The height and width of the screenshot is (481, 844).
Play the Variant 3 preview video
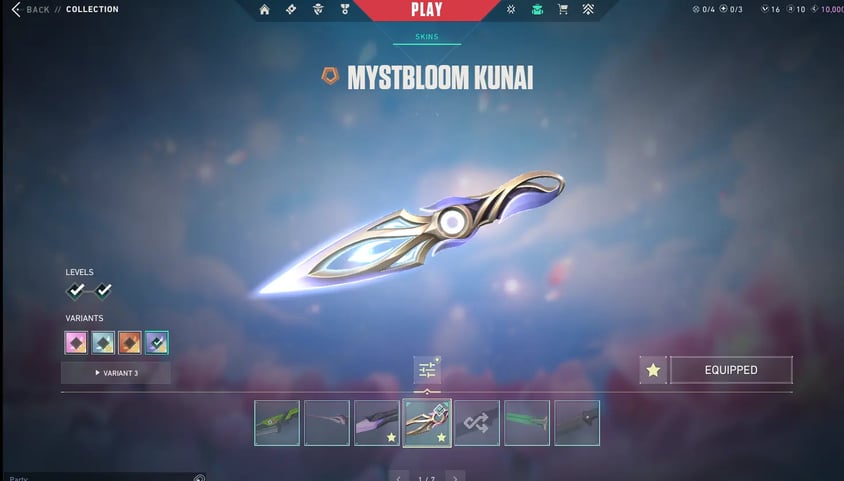(115, 373)
